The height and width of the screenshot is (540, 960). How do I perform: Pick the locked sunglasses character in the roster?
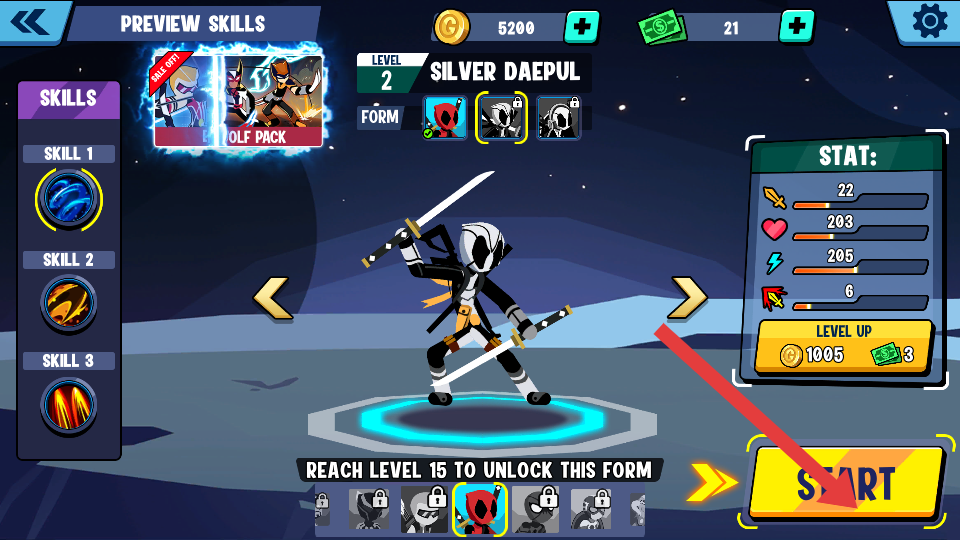point(424,509)
